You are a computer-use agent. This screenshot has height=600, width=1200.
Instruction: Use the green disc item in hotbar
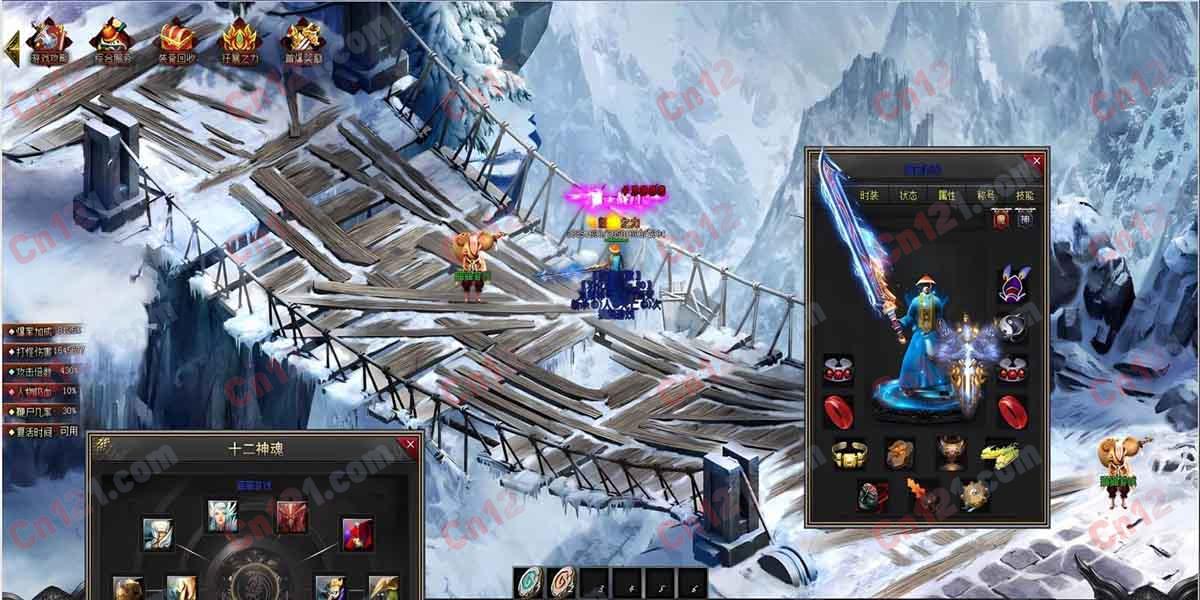click(x=530, y=582)
